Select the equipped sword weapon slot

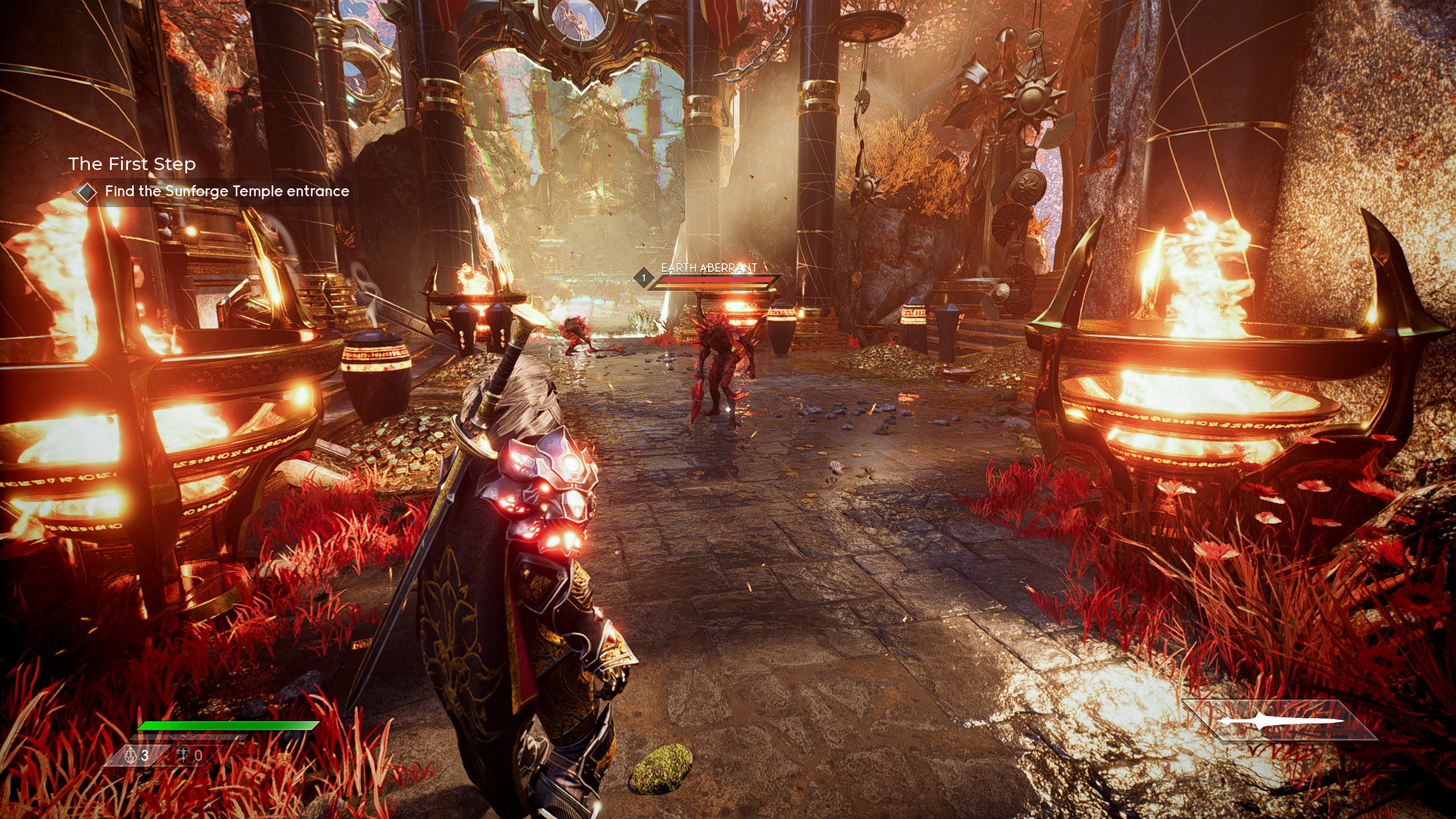[x=1280, y=721]
